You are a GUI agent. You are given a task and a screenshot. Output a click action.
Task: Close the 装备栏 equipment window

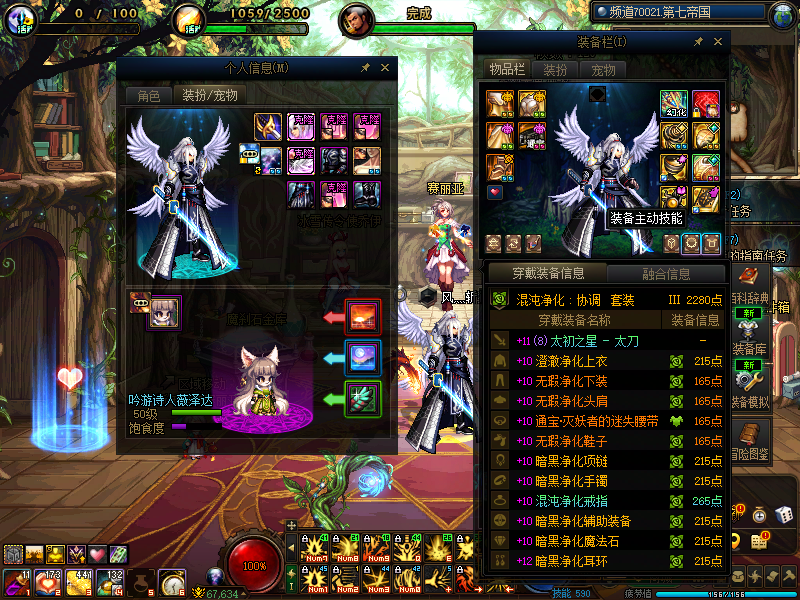point(718,42)
